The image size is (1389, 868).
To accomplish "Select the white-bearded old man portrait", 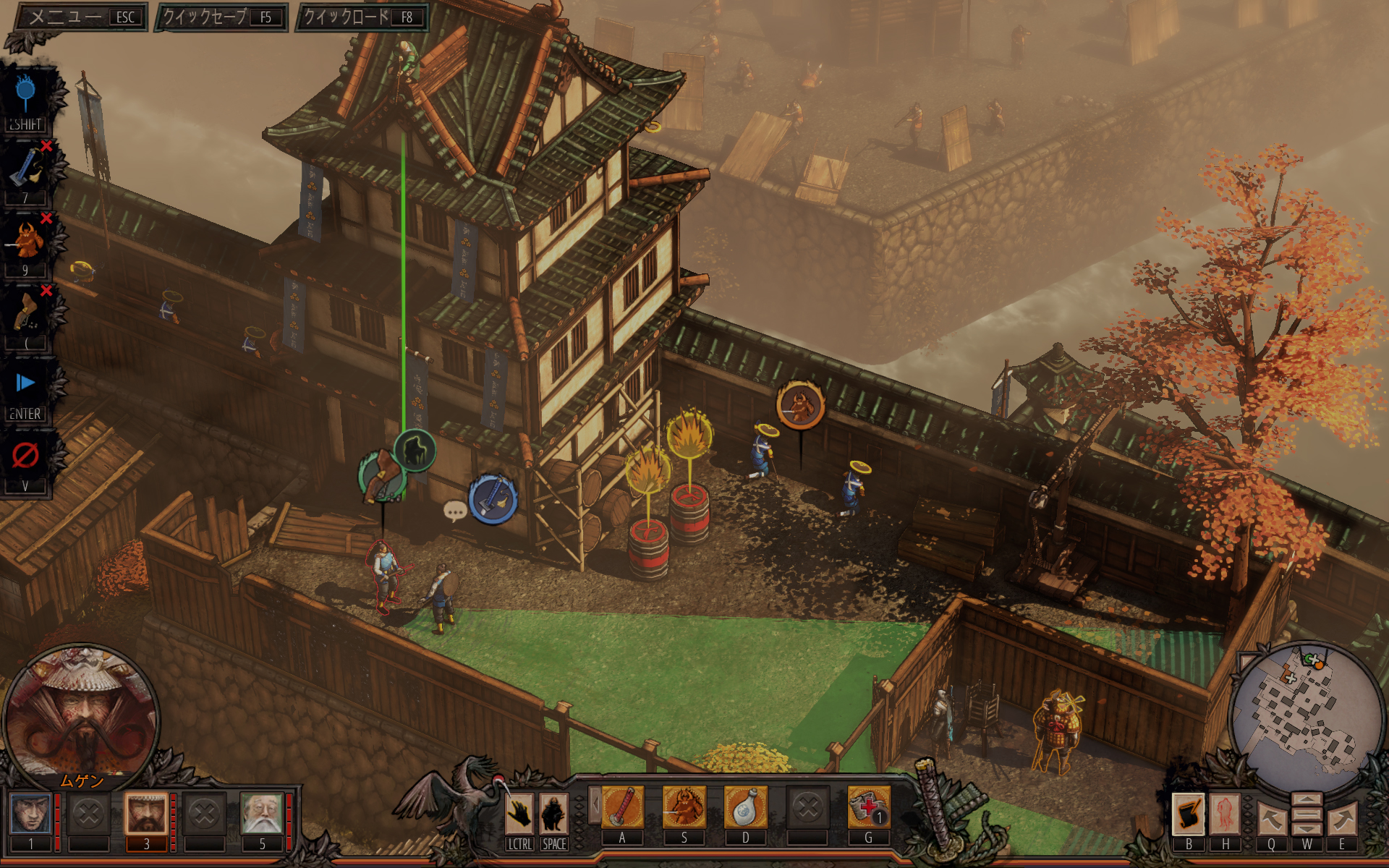I will coord(262,814).
